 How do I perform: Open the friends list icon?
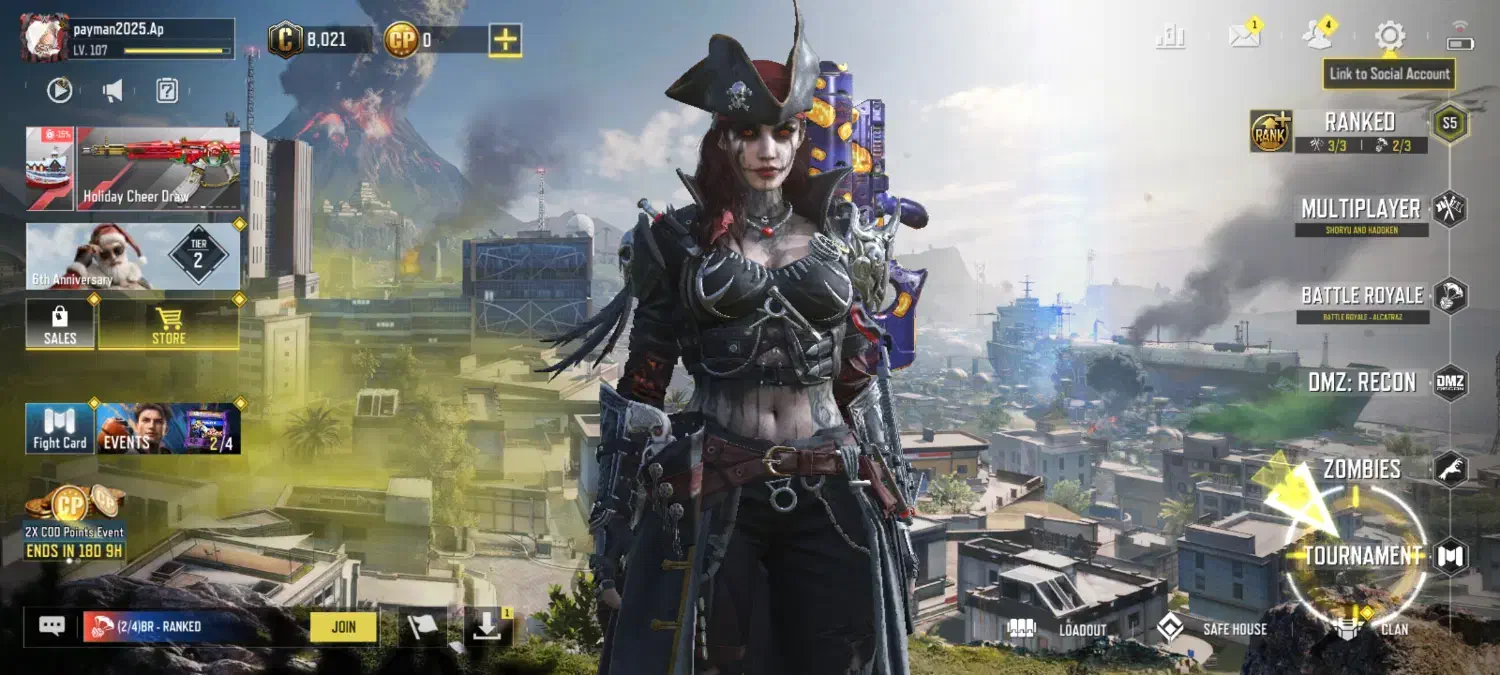coord(1317,36)
